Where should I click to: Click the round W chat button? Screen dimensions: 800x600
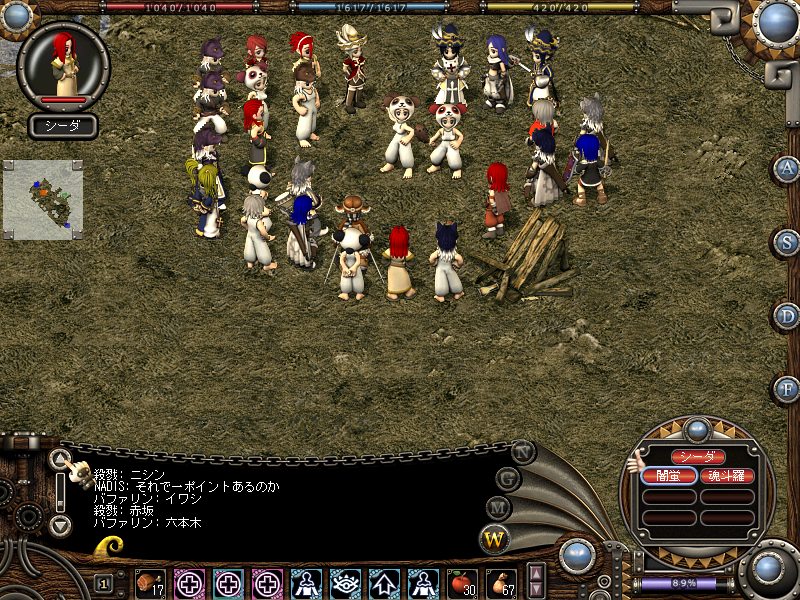pyautogui.click(x=494, y=539)
